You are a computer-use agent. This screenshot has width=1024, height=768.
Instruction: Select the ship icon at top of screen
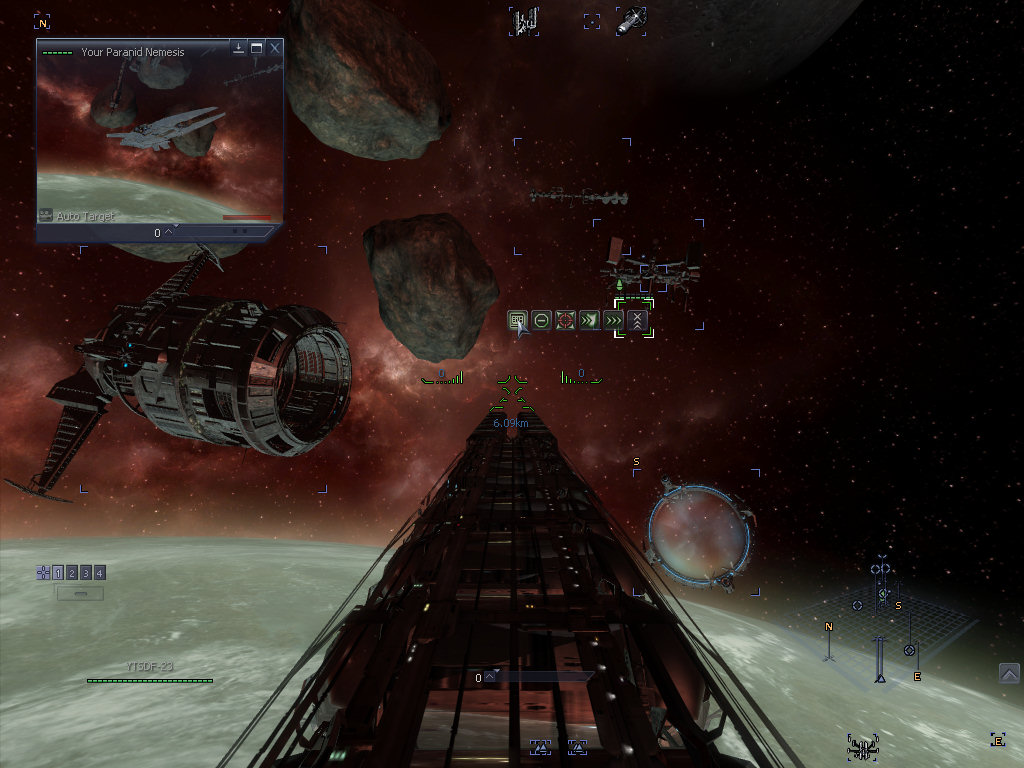[x=631, y=20]
